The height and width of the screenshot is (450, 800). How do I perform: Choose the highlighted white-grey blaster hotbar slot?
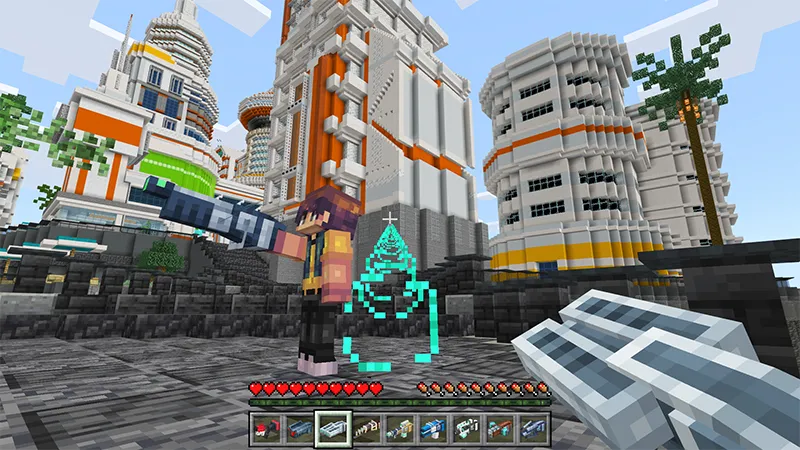[332, 429]
